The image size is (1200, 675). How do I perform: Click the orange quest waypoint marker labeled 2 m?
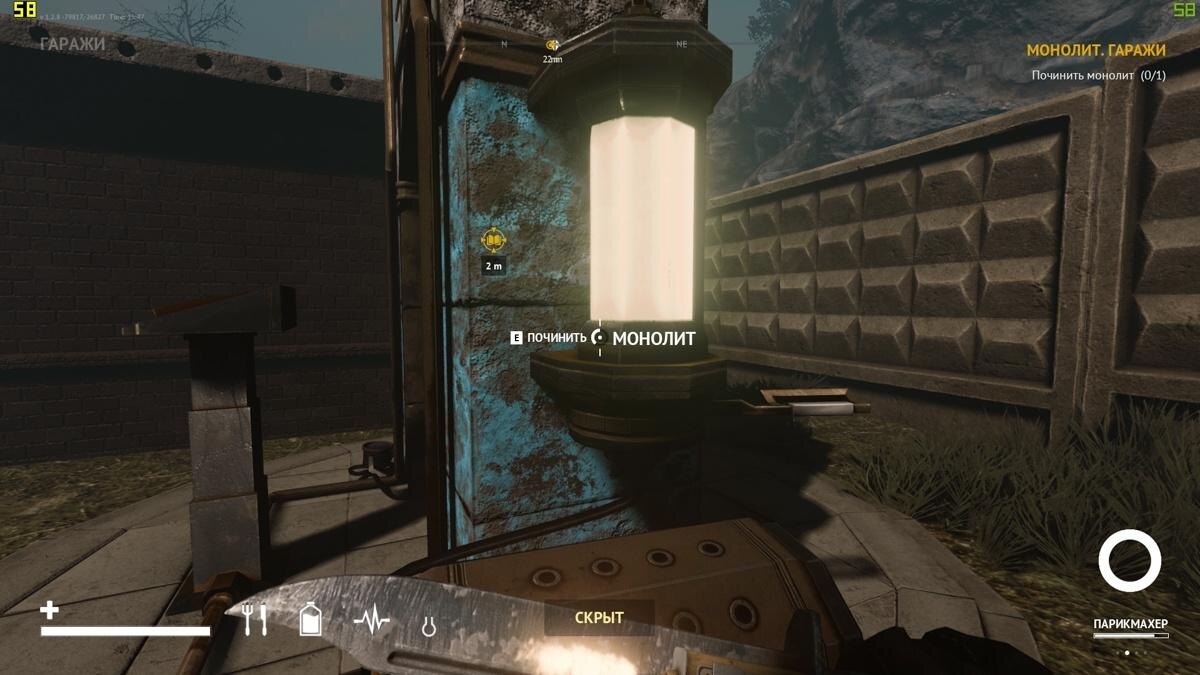[493, 240]
